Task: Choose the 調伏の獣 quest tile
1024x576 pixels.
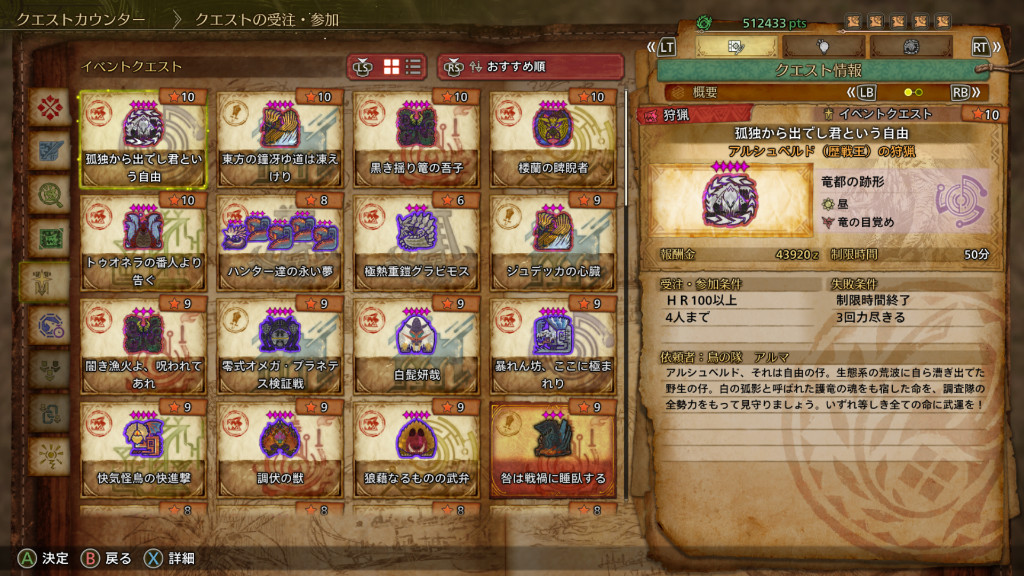Action: pos(279,451)
